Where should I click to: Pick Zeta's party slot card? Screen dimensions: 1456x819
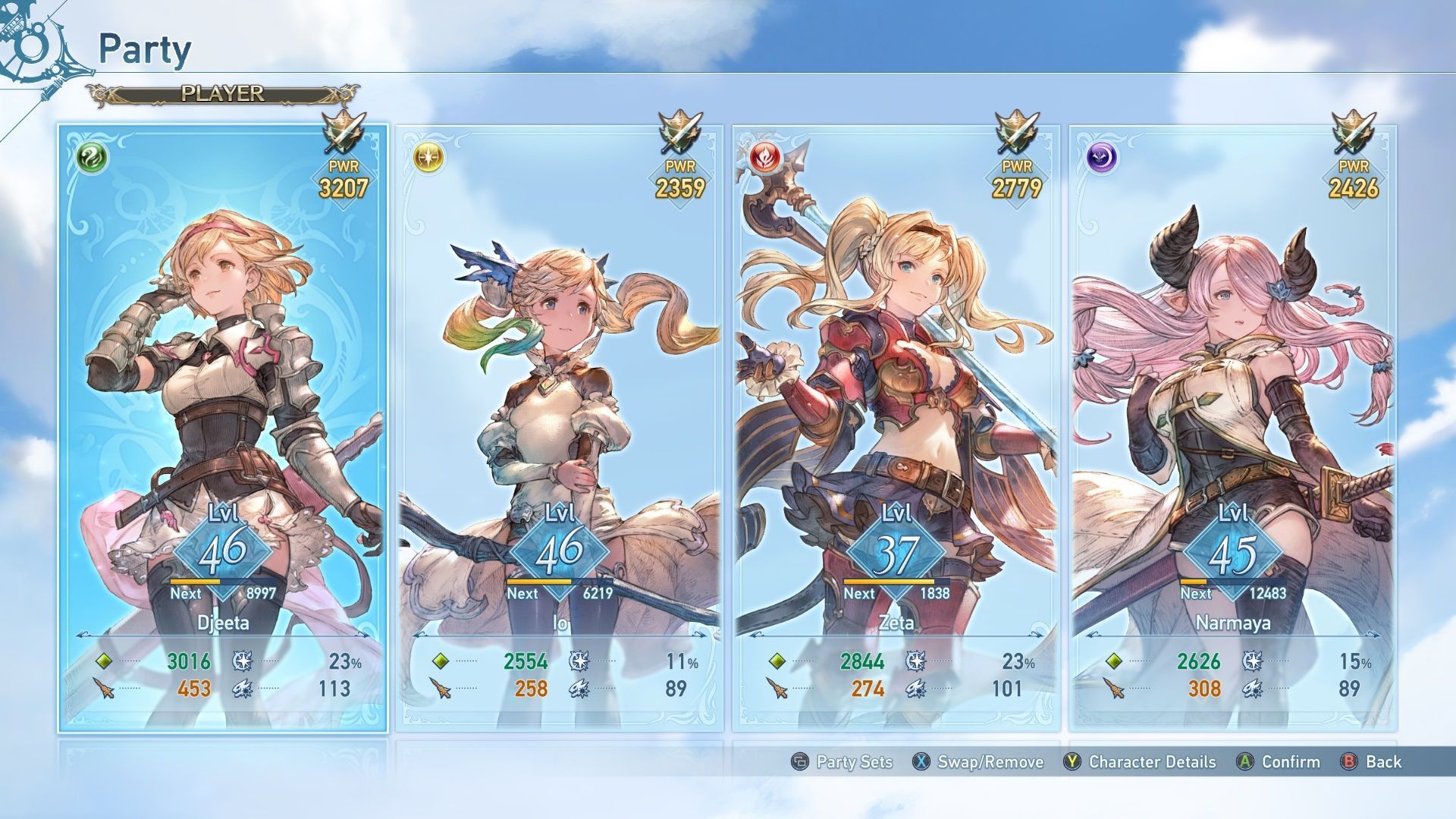[x=896, y=428]
